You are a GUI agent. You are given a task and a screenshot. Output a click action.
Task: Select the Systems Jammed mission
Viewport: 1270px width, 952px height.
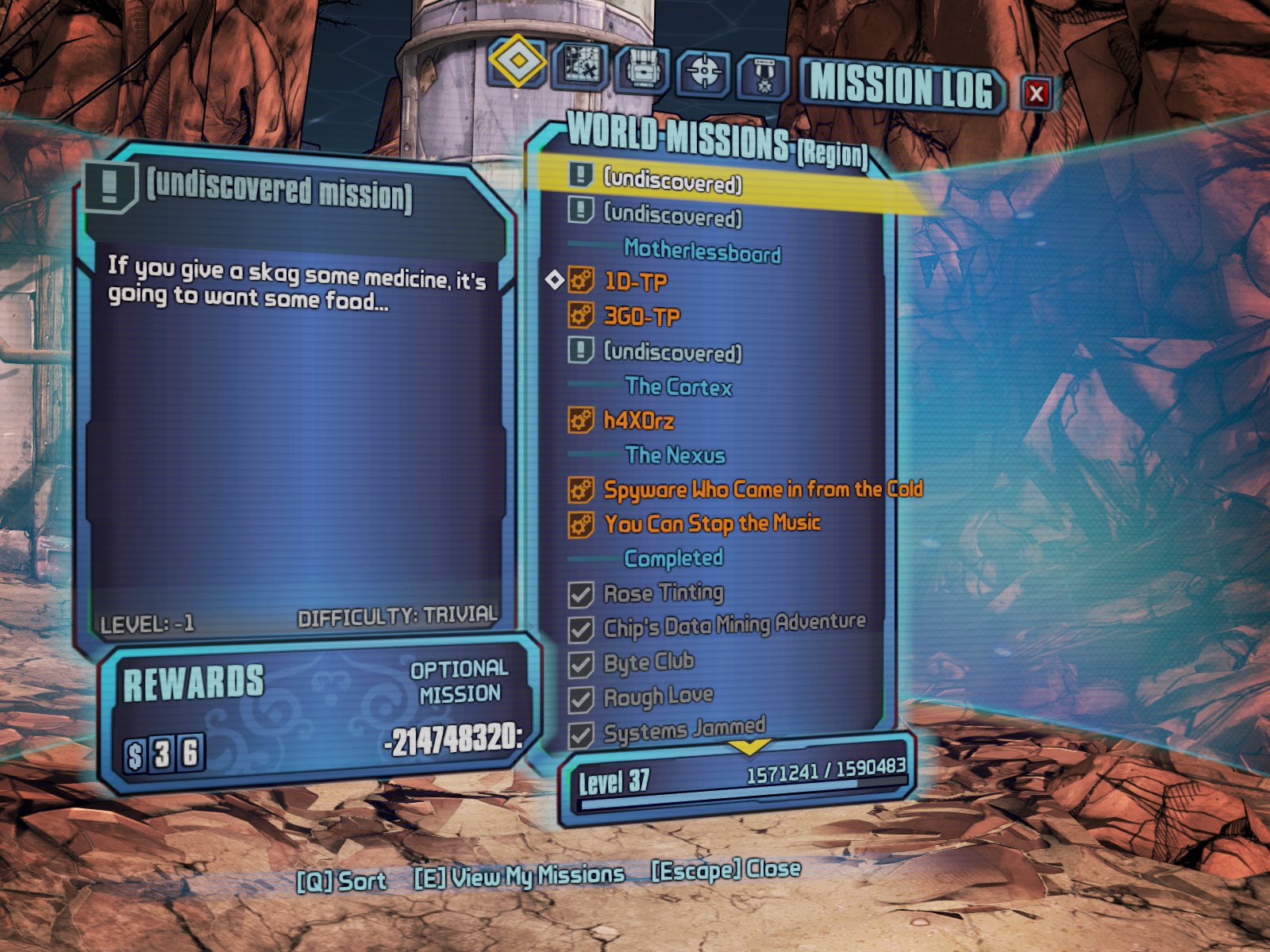pyautogui.click(x=684, y=731)
